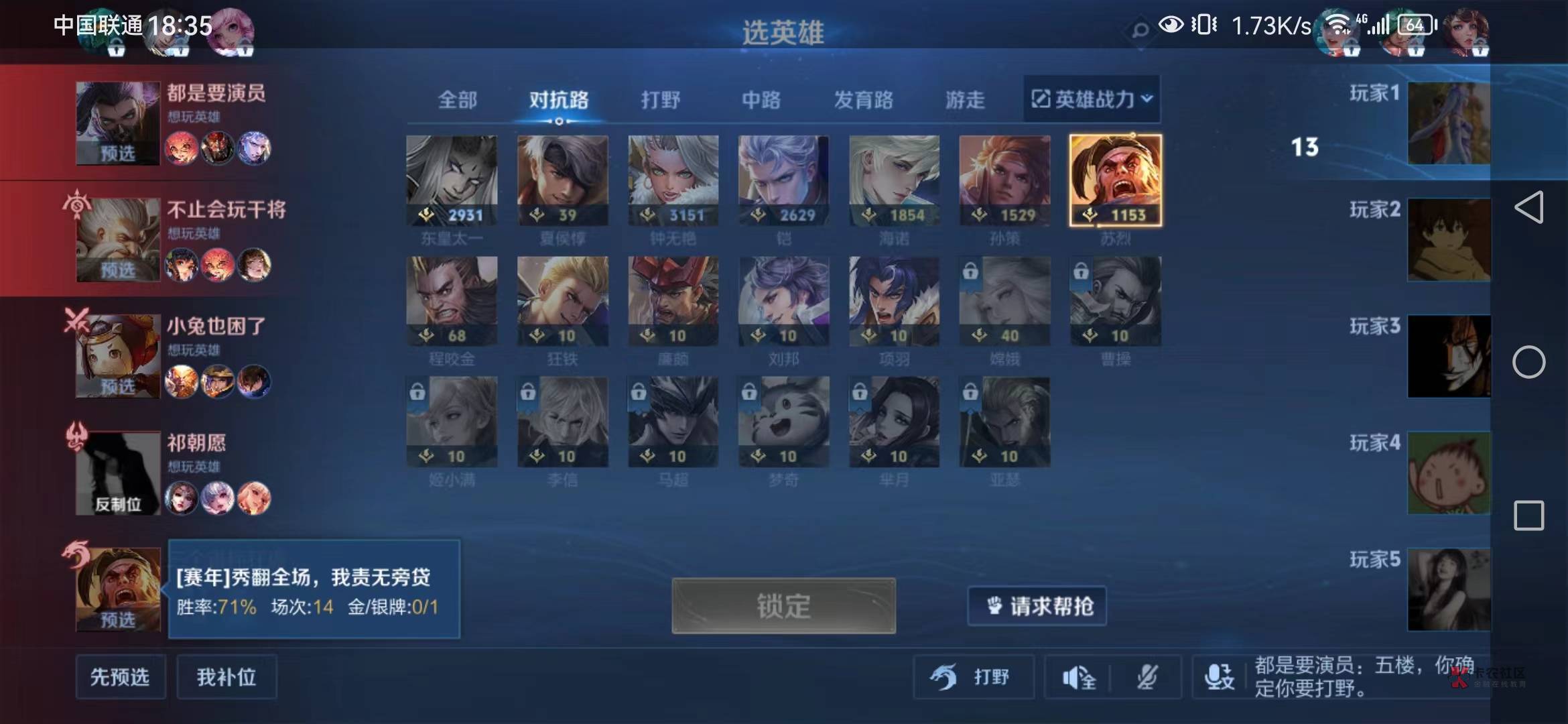
Task: Pick the hero 项羽
Action: [x=894, y=301]
